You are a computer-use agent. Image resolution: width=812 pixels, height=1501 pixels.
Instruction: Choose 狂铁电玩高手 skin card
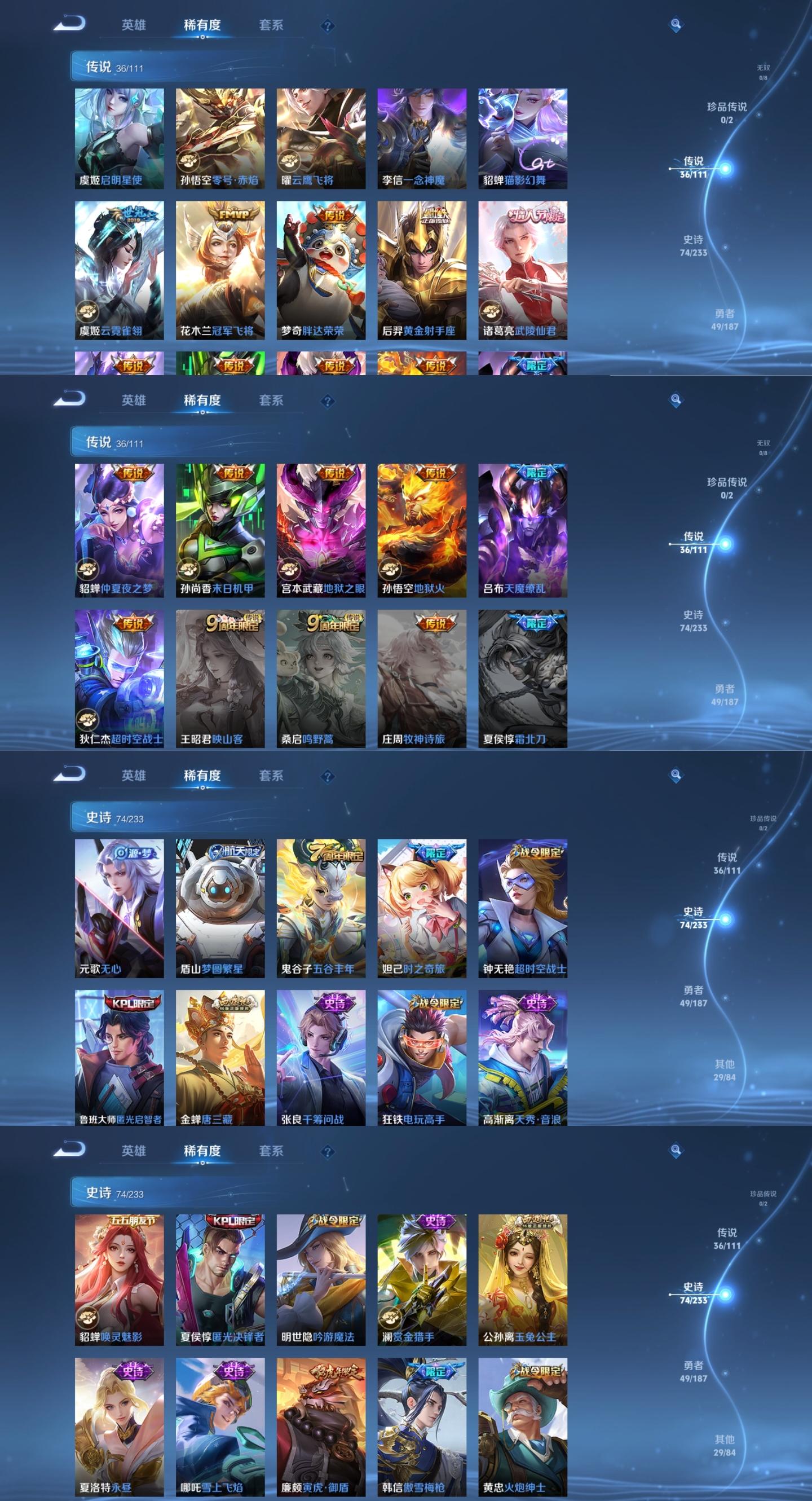click(x=422, y=1057)
